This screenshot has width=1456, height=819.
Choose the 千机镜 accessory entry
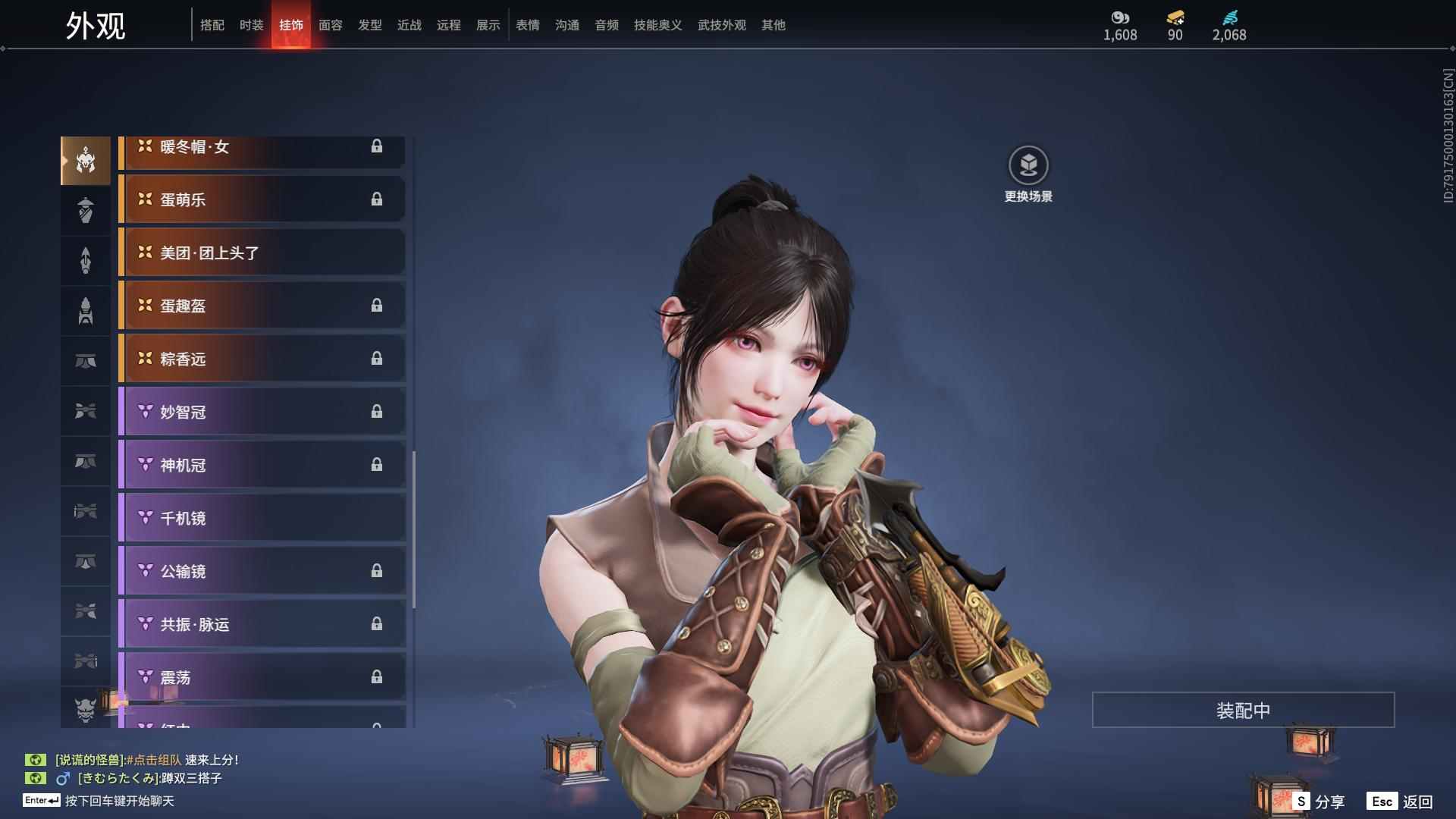[x=262, y=518]
